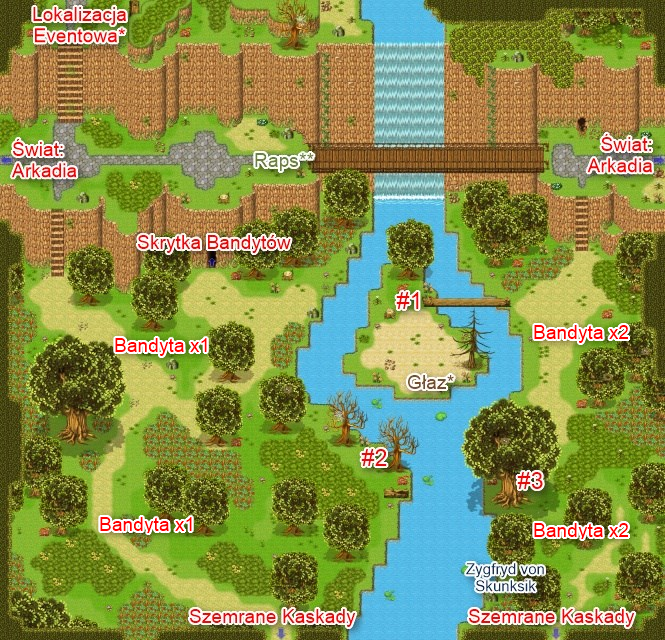
Task: Select the #1 map marker
Action: (x=407, y=302)
